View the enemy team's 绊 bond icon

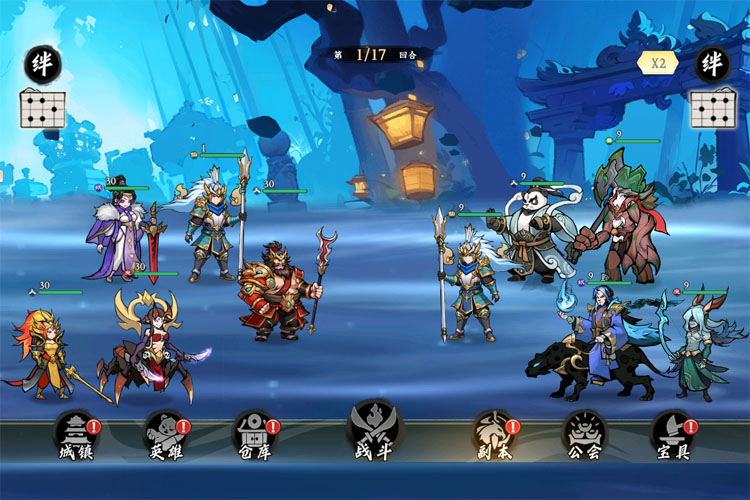point(712,64)
